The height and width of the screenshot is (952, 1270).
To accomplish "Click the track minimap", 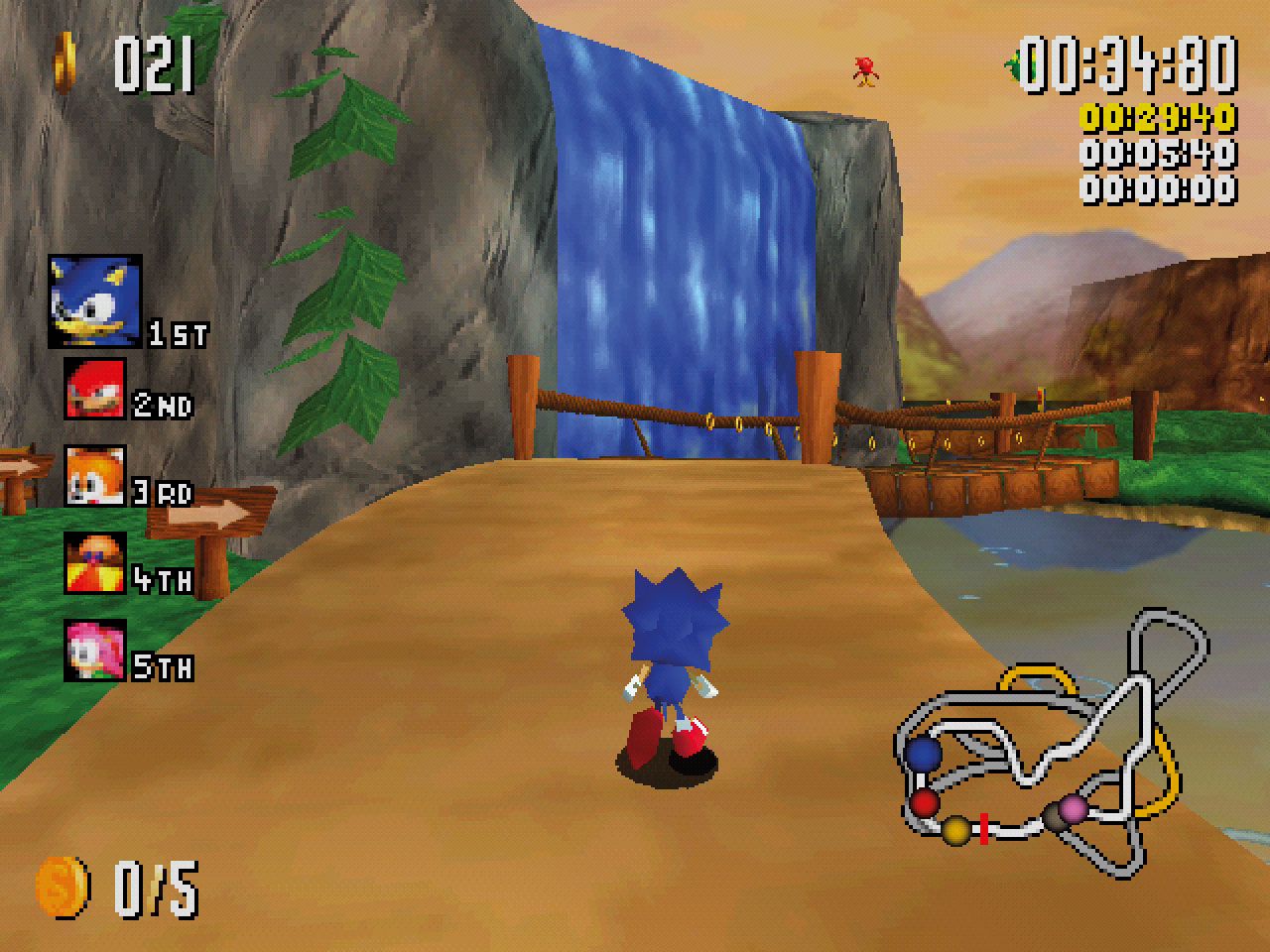I will coord(1052,744).
